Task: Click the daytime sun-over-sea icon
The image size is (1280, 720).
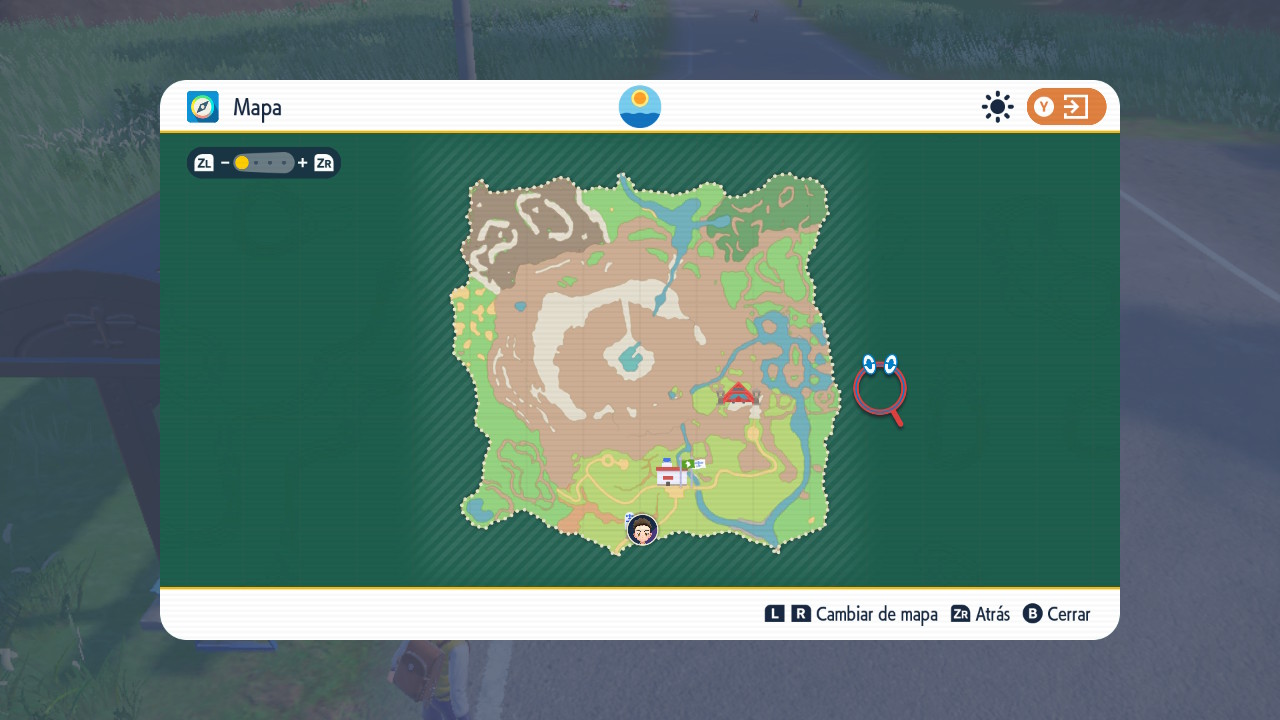Action: pos(640,107)
